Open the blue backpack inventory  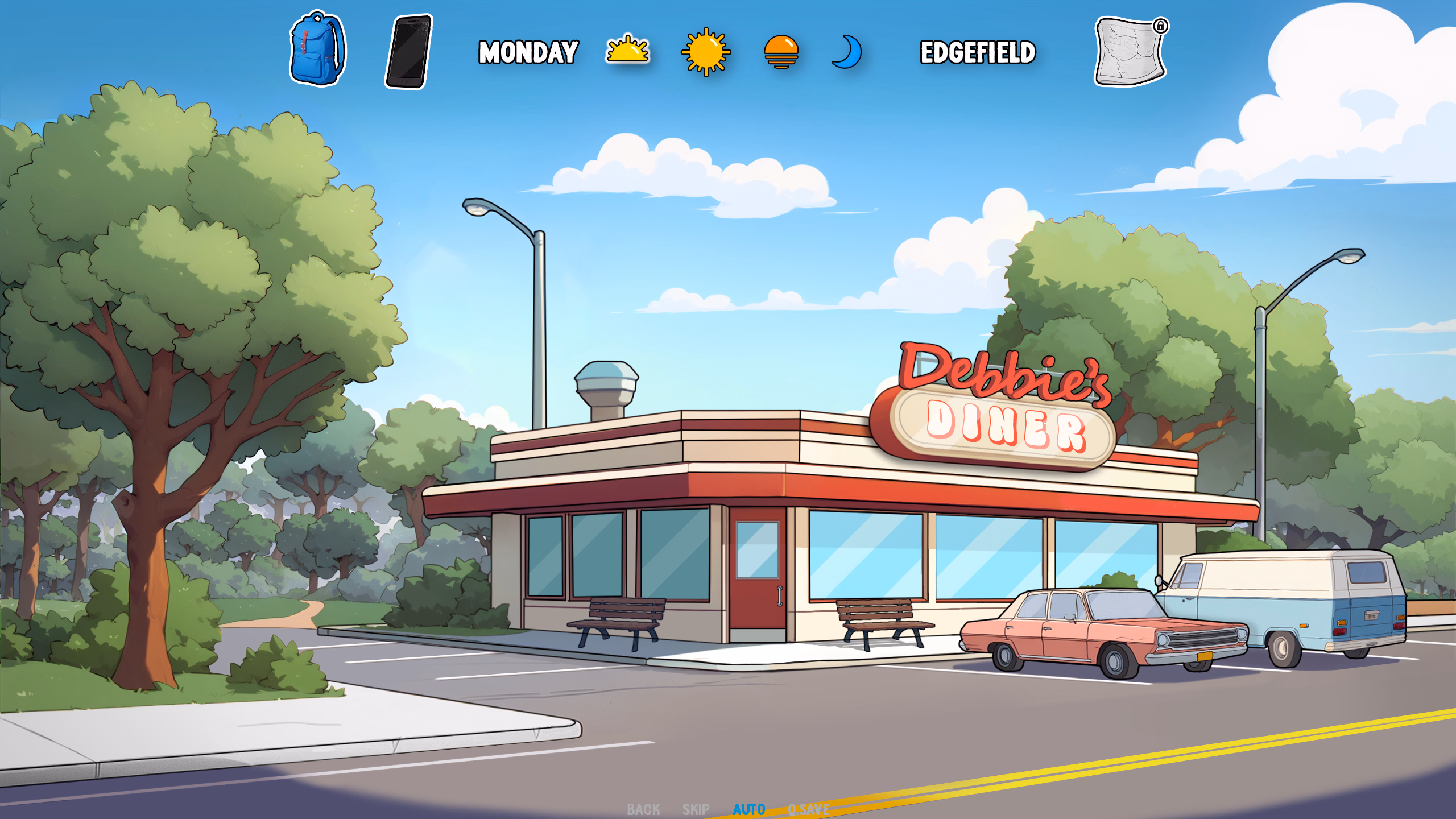point(317,49)
